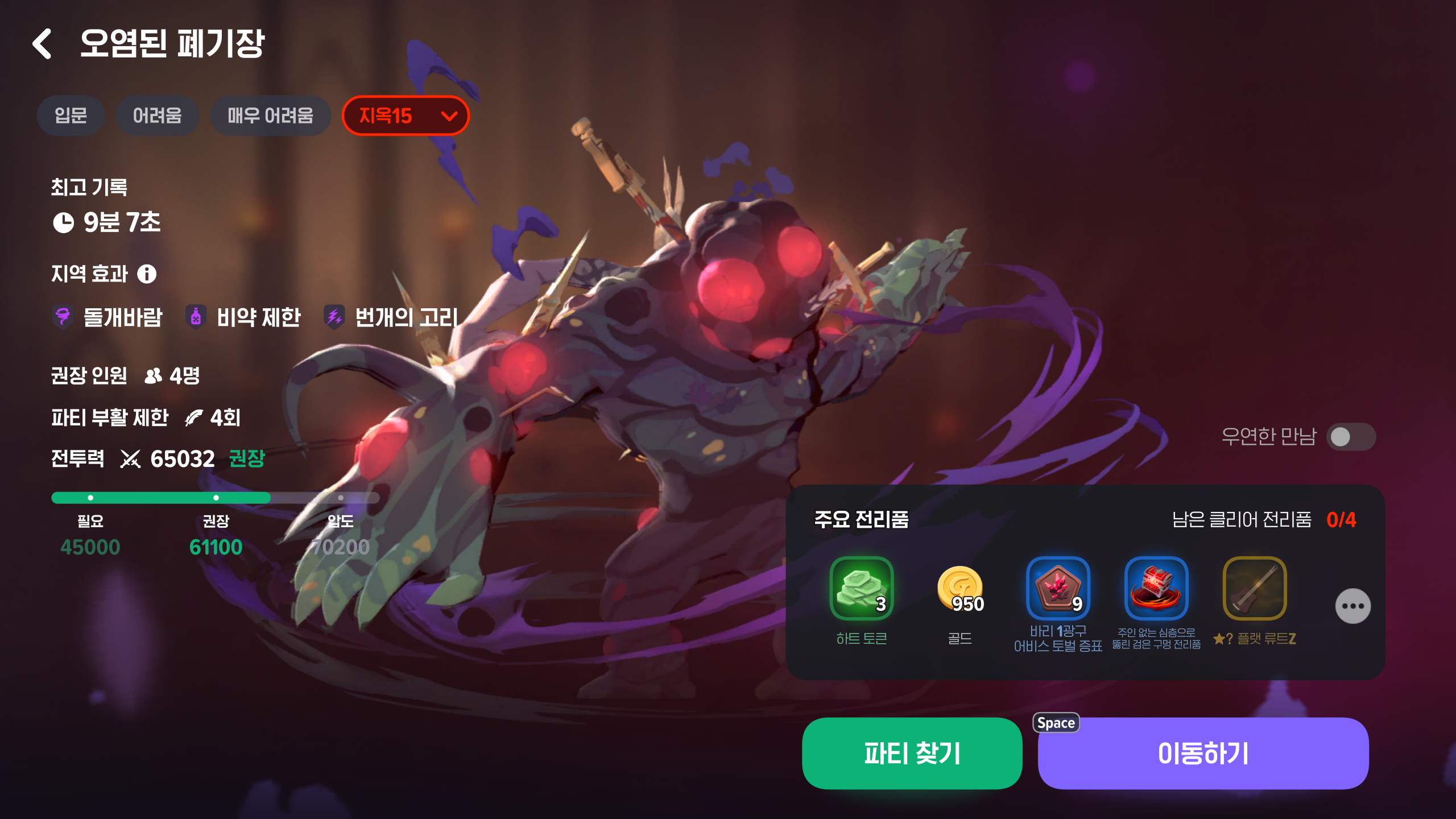Show info for 지역 효과
Screen dimensions: 1456x819
147,274
